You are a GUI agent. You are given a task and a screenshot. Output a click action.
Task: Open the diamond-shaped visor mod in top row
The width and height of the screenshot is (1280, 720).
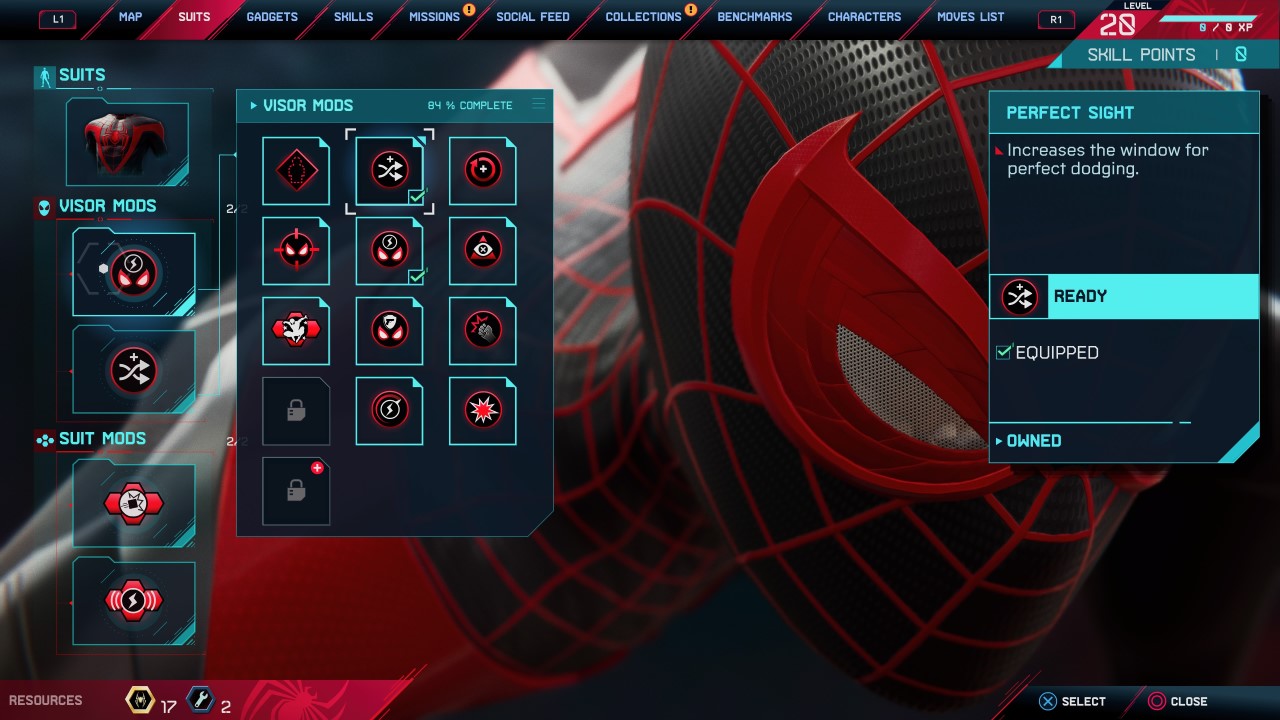(x=296, y=170)
